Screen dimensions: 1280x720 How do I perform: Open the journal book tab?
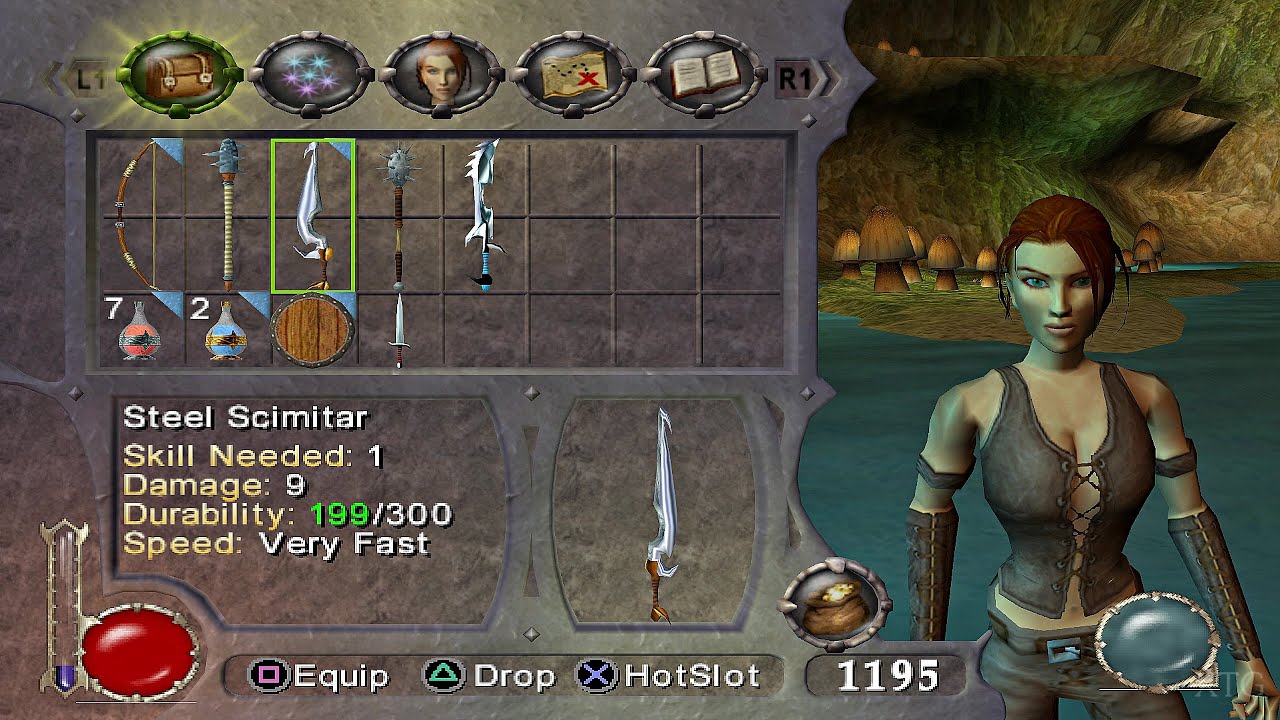click(708, 75)
